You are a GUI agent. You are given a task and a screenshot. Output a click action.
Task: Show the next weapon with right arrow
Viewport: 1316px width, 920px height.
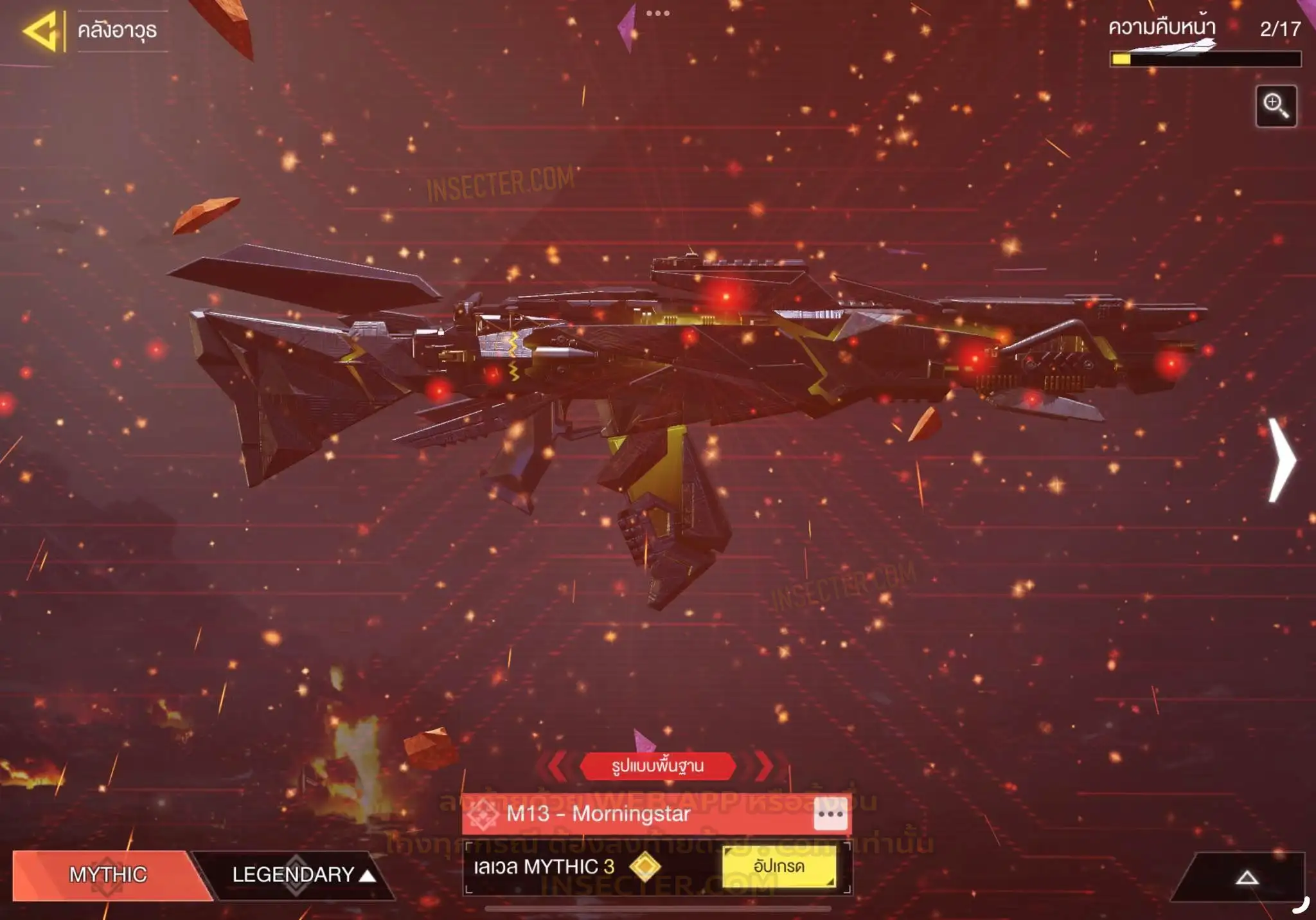(1282, 460)
